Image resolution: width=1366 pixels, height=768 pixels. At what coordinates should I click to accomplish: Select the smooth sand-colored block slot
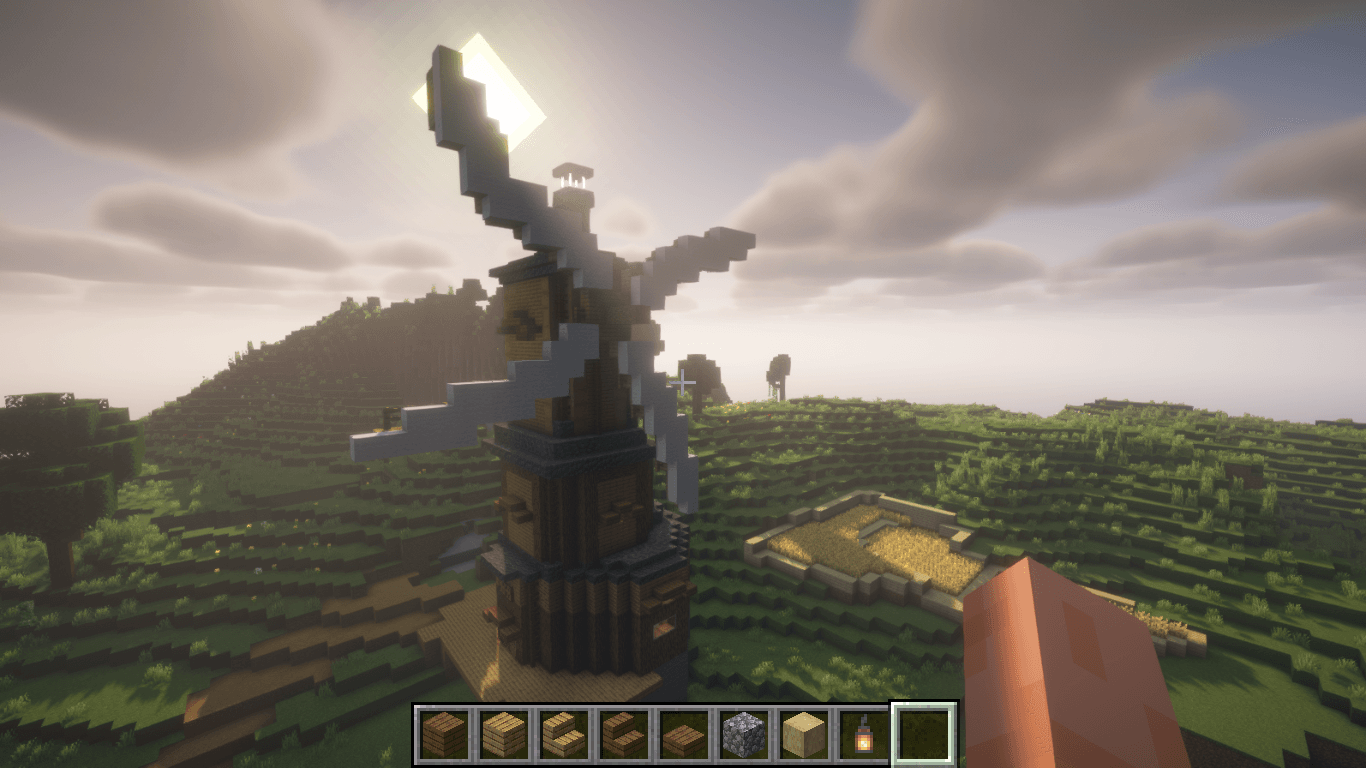point(804,734)
